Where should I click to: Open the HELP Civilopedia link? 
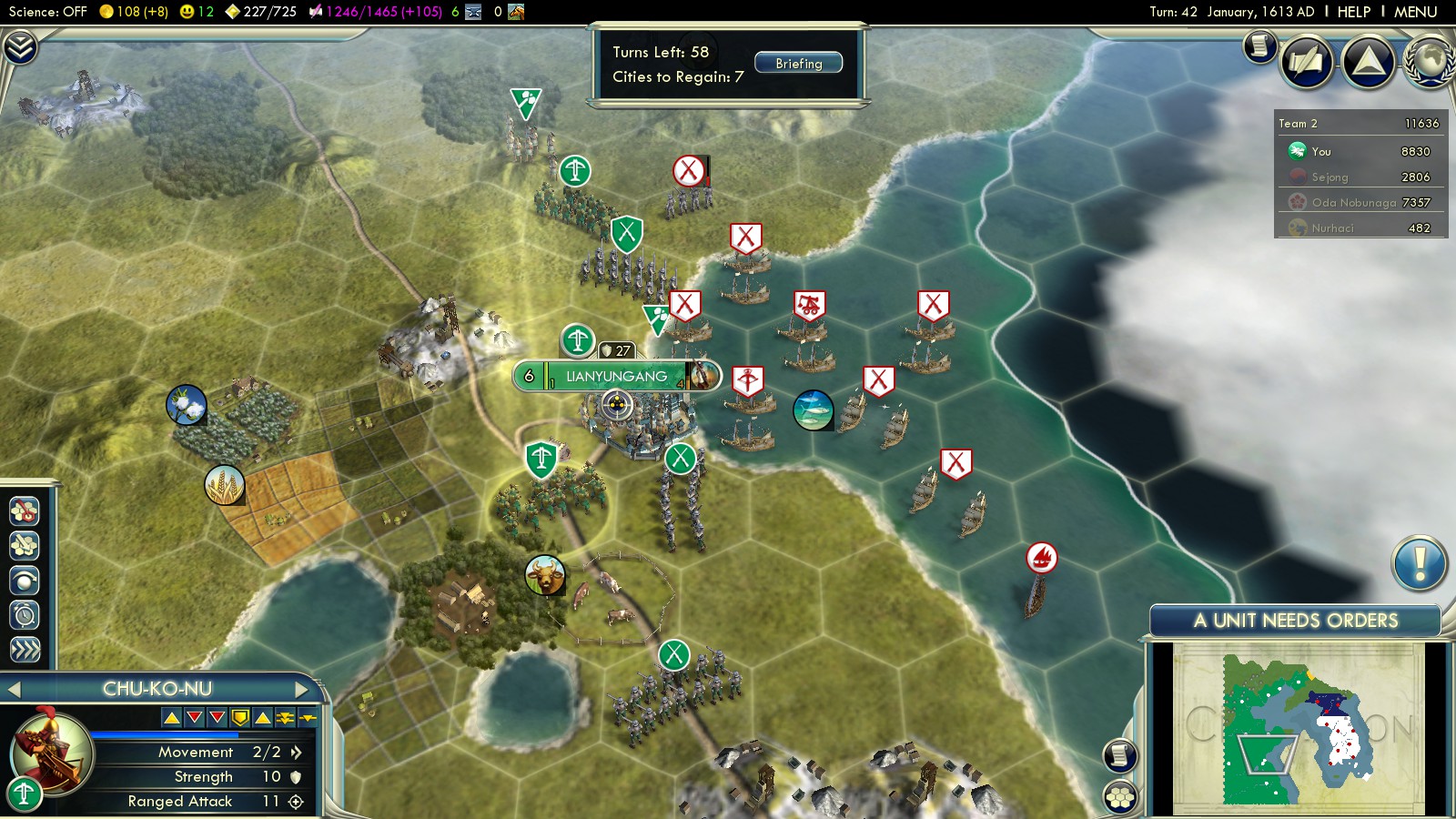[1353, 12]
